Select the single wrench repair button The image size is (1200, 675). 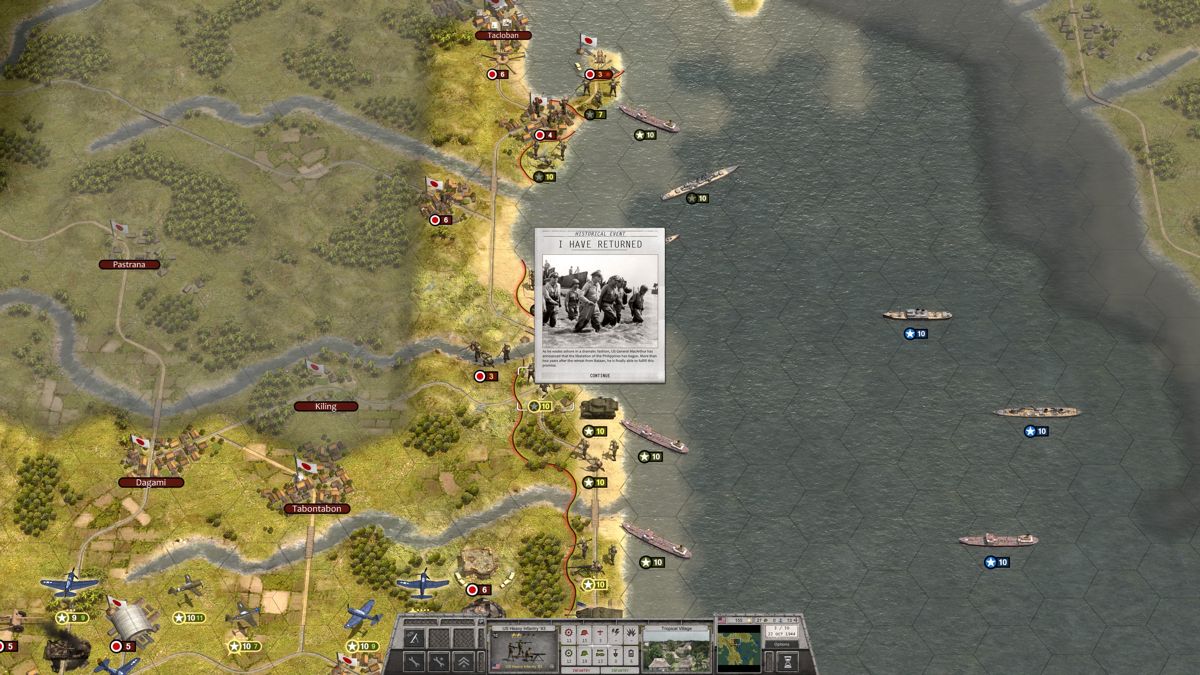click(414, 661)
